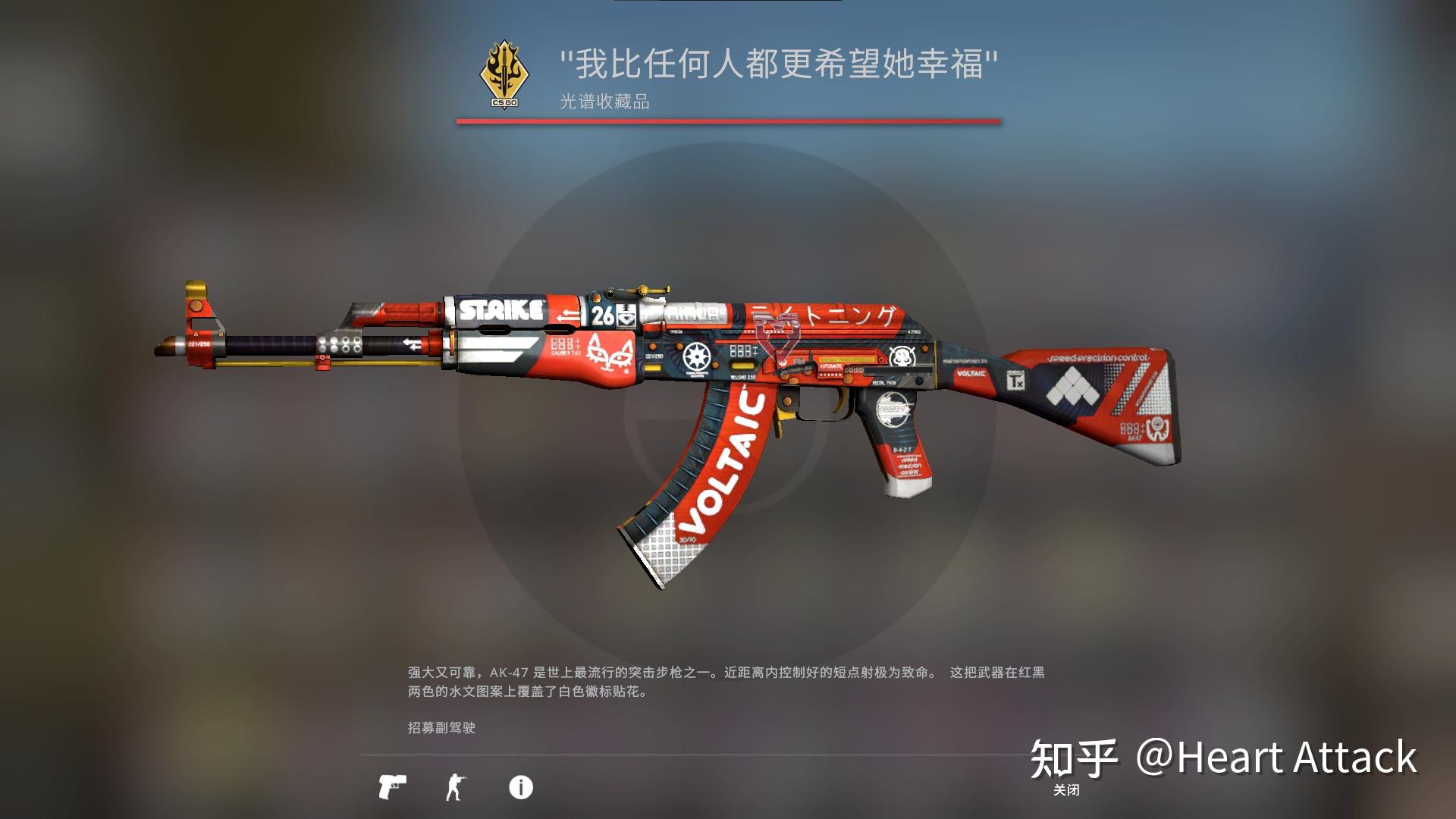Click the red wear indicator bar
This screenshot has width=1456, height=819.
pyautogui.click(x=728, y=120)
